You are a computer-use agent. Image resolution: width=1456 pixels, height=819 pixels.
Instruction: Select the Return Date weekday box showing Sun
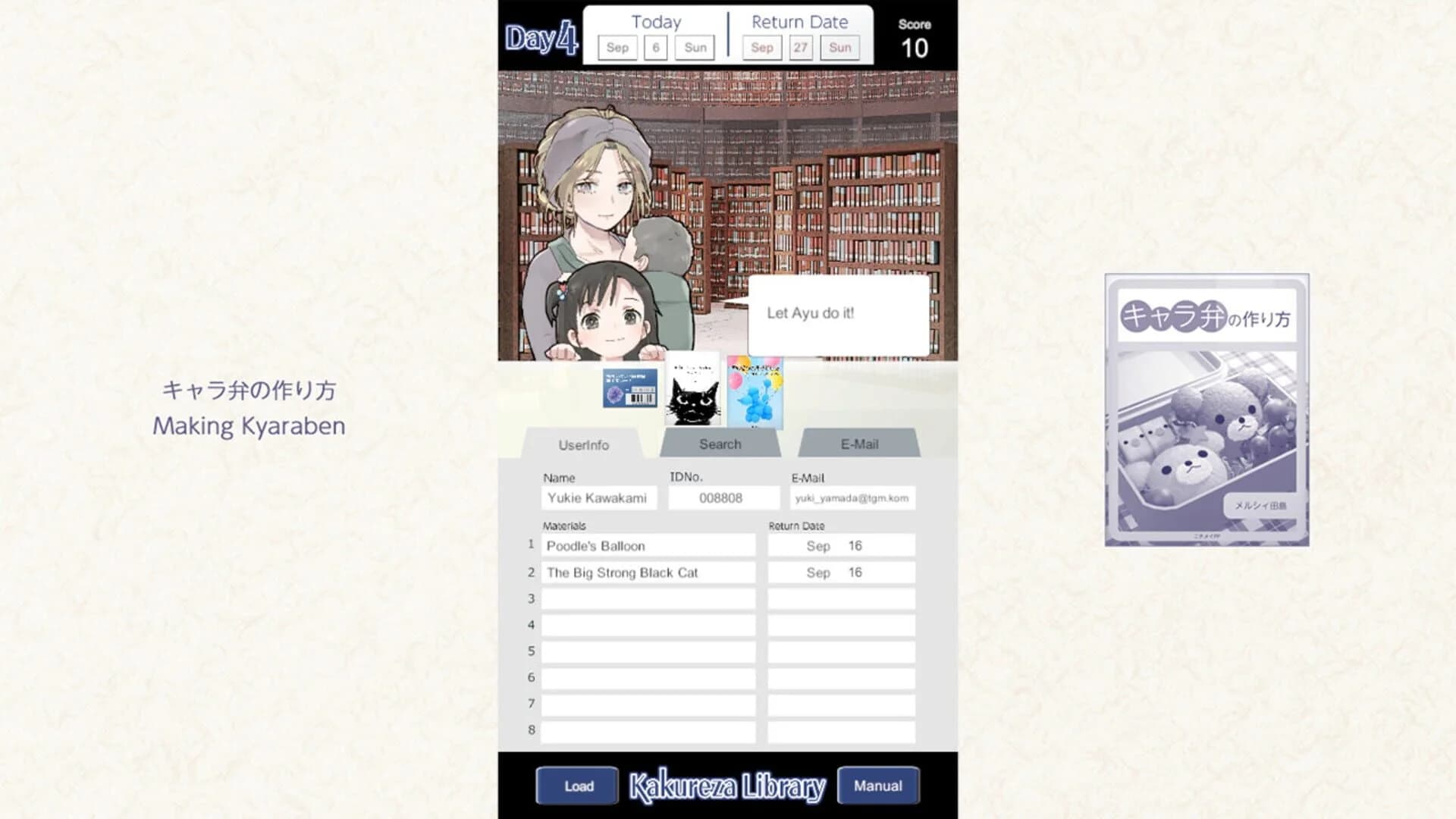(x=839, y=47)
